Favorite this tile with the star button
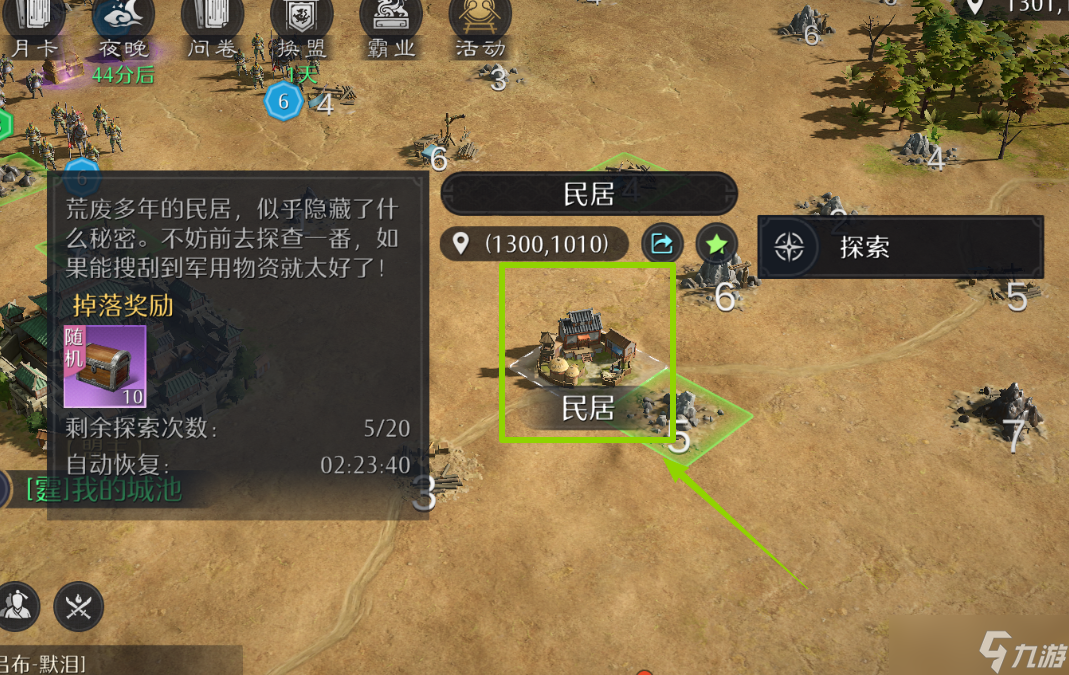Image resolution: width=1069 pixels, height=675 pixels. click(x=716, y=243)
